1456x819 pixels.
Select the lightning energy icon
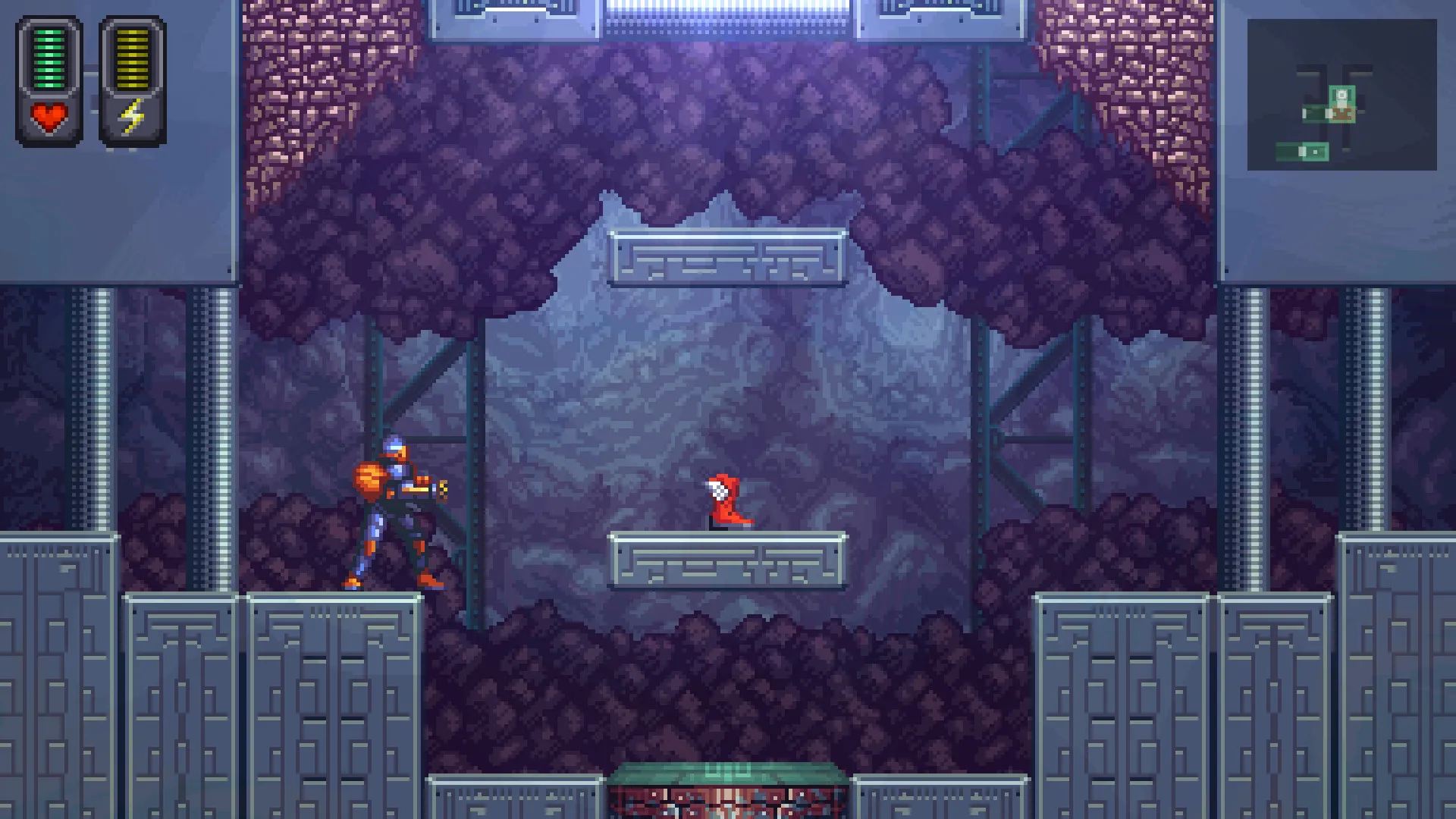click(x=130, y=115)
